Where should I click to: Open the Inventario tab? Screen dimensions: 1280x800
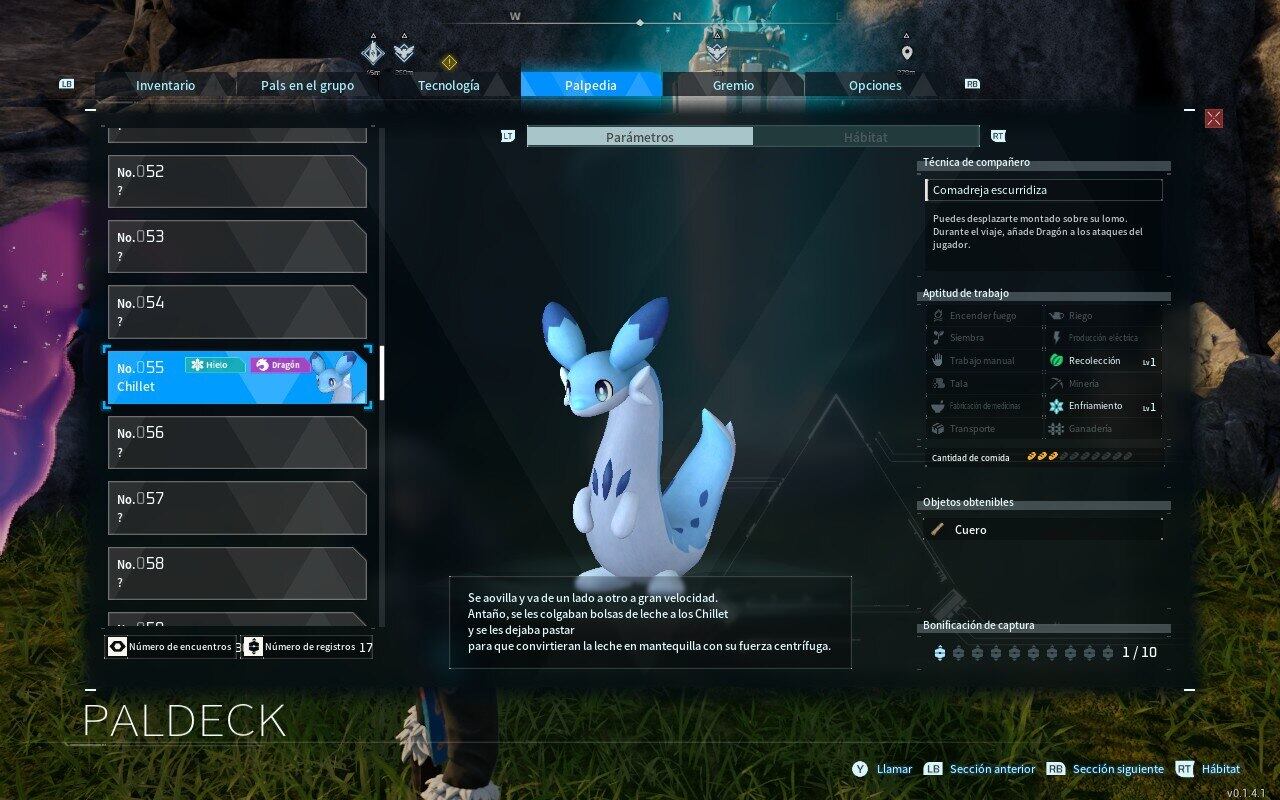(x=165, y=85)
